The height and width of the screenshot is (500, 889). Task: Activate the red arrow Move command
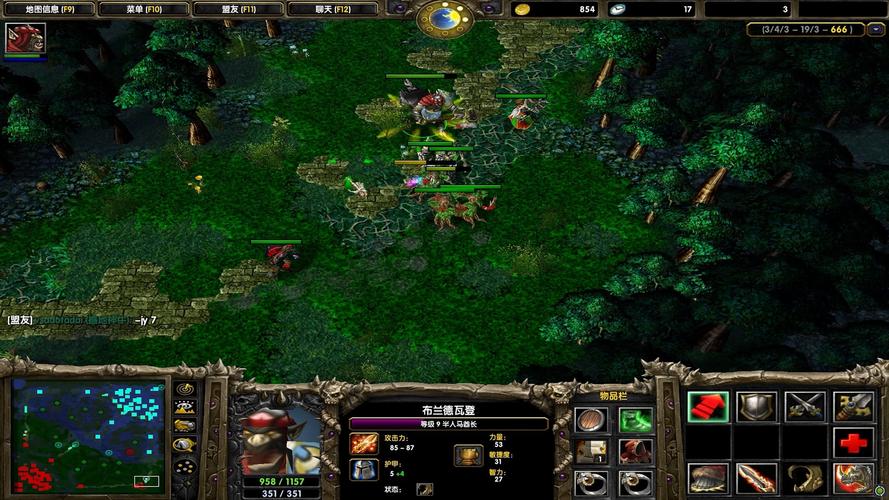point(707,407)
